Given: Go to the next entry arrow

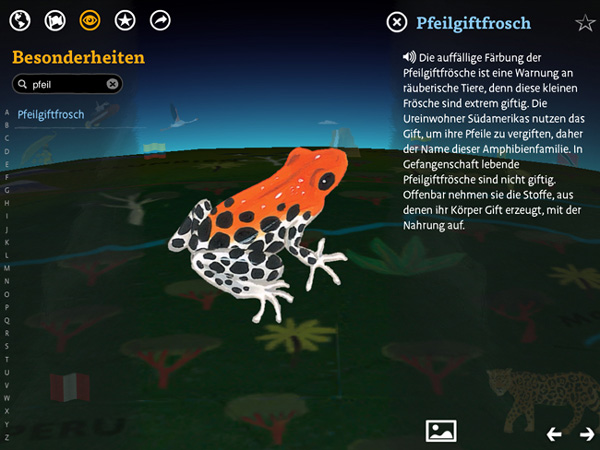Looking at the screenshot, I should click(586, 433).
